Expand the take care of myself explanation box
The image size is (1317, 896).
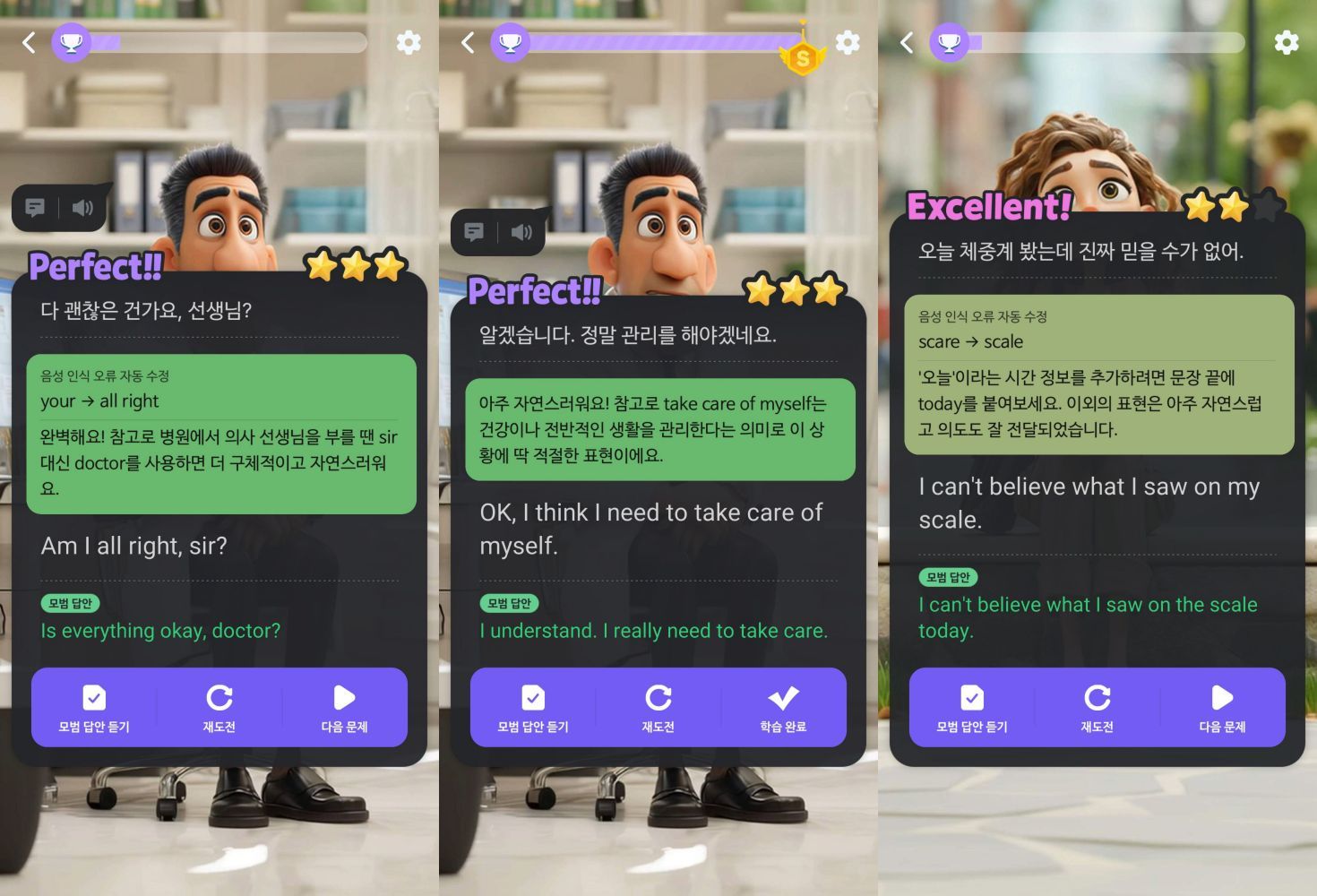point(660,428)
